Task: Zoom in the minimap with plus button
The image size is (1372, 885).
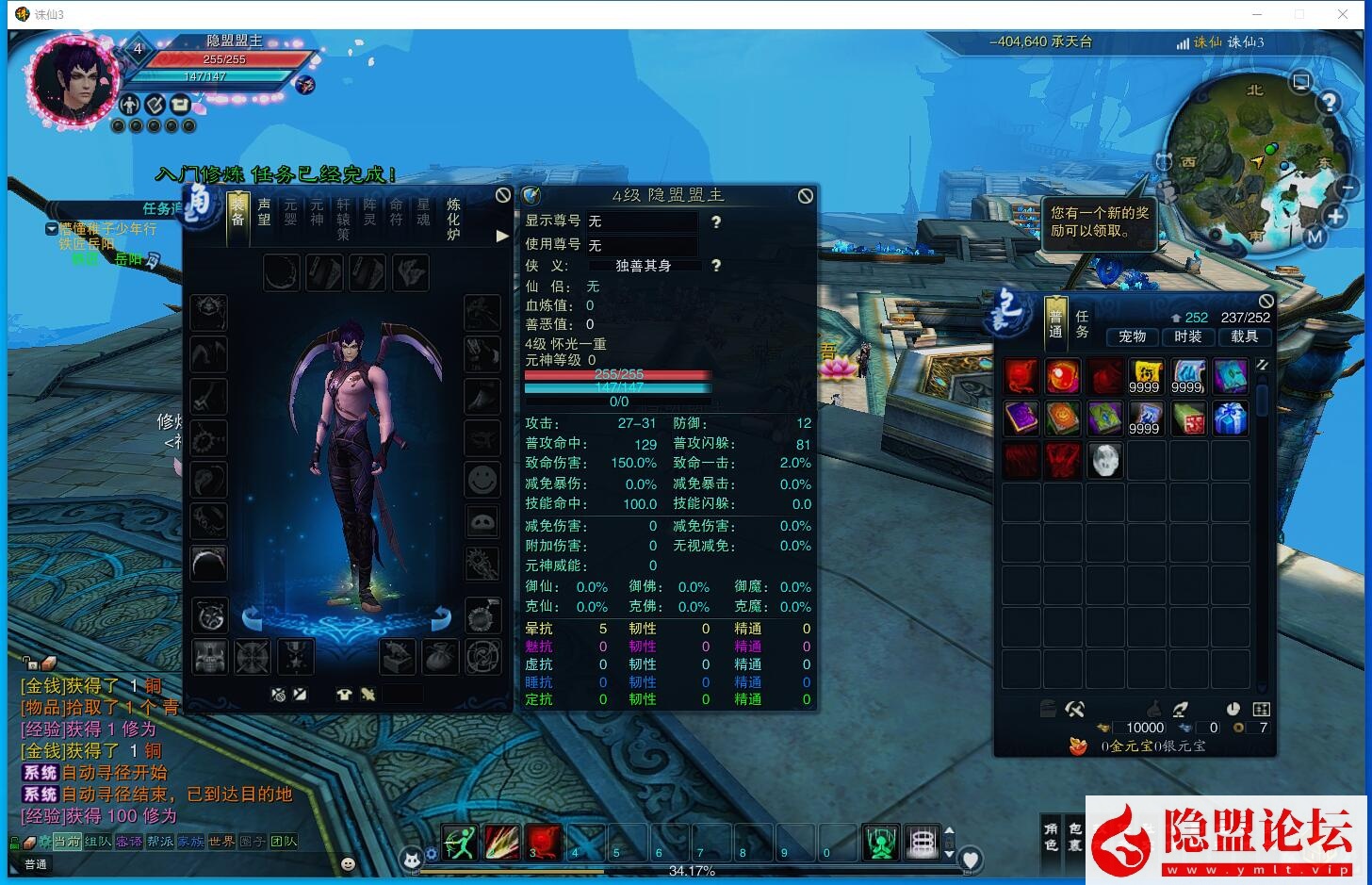Action: pos(1335,217)
